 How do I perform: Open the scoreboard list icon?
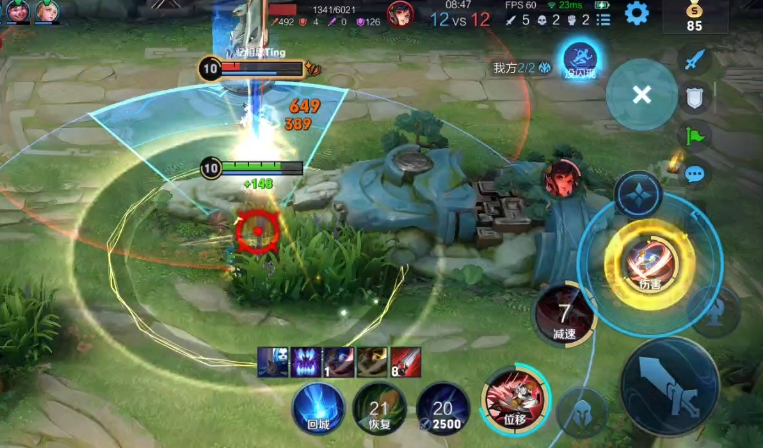(602, 19)
